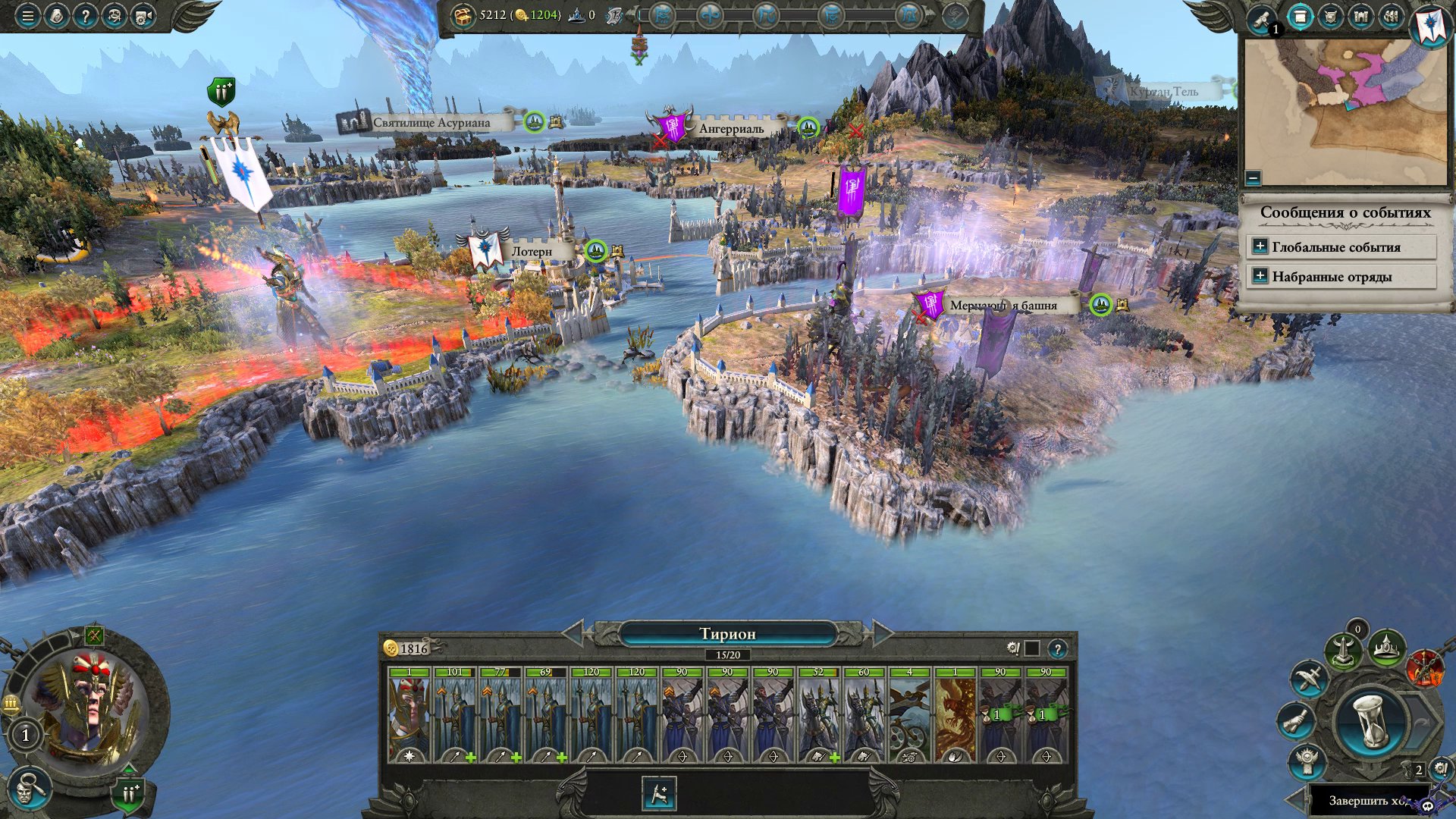The height and width of the screenshot is (819, 1456).
Task: Click the treasury chest icon
Action: coord(462,15)
